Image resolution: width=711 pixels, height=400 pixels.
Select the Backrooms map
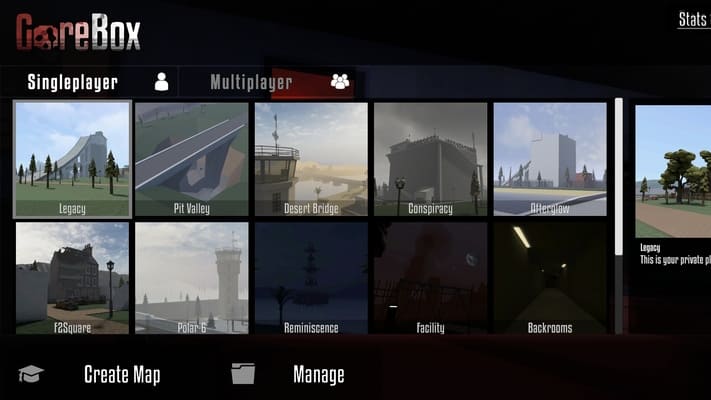click(x=549, y=278)
